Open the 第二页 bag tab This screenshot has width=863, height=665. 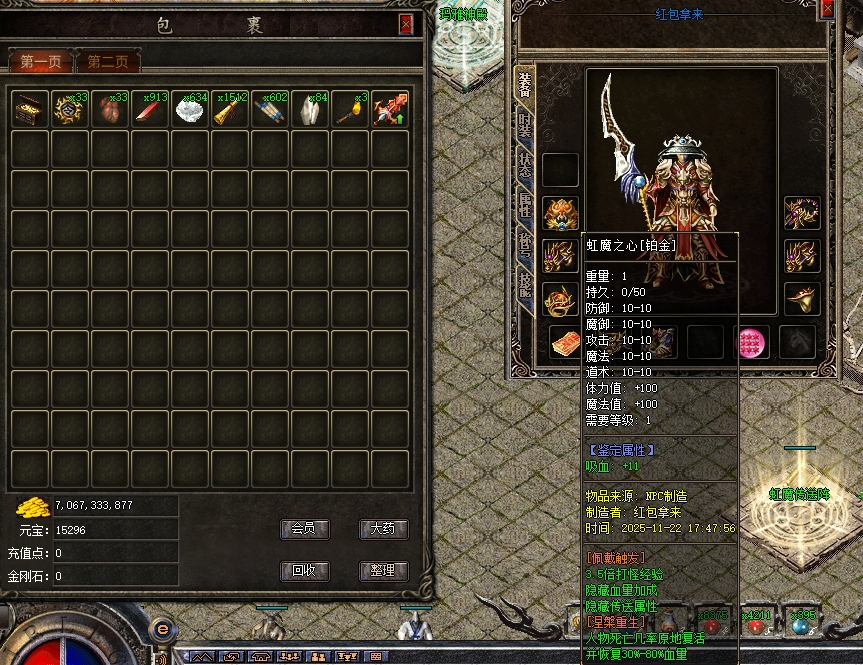[107, 62]
